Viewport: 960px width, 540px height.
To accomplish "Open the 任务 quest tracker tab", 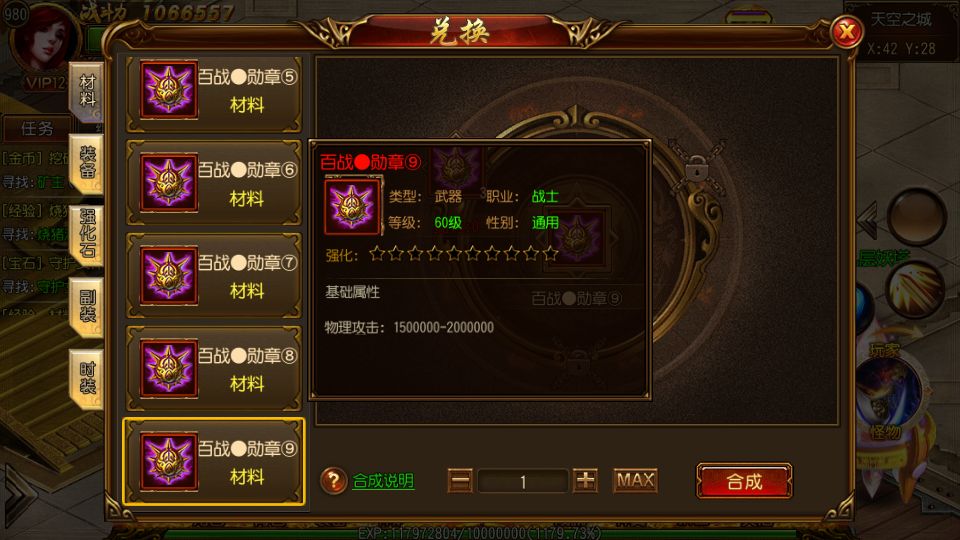I will click(37, 129).
